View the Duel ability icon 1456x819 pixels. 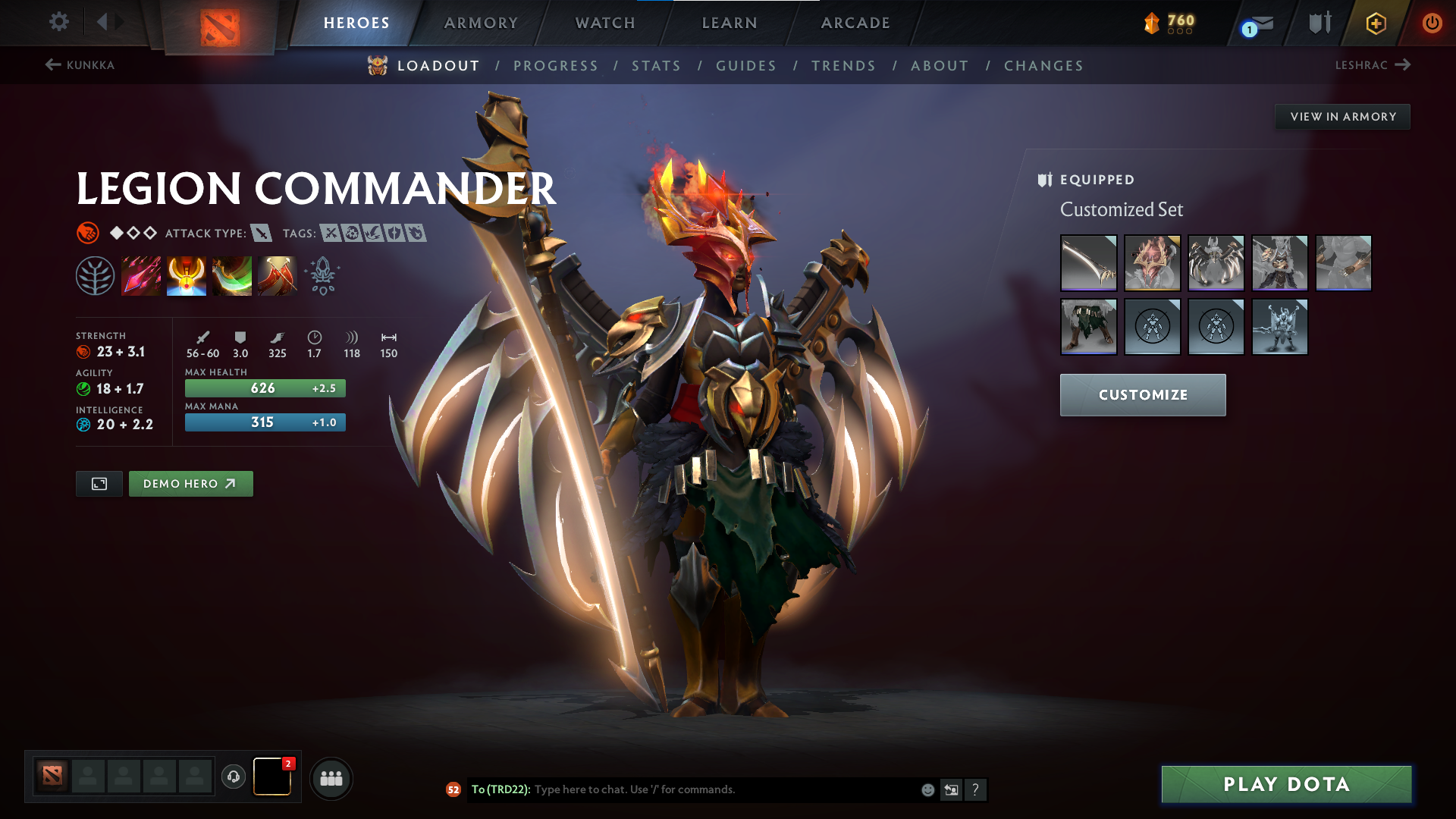point(278,275)
